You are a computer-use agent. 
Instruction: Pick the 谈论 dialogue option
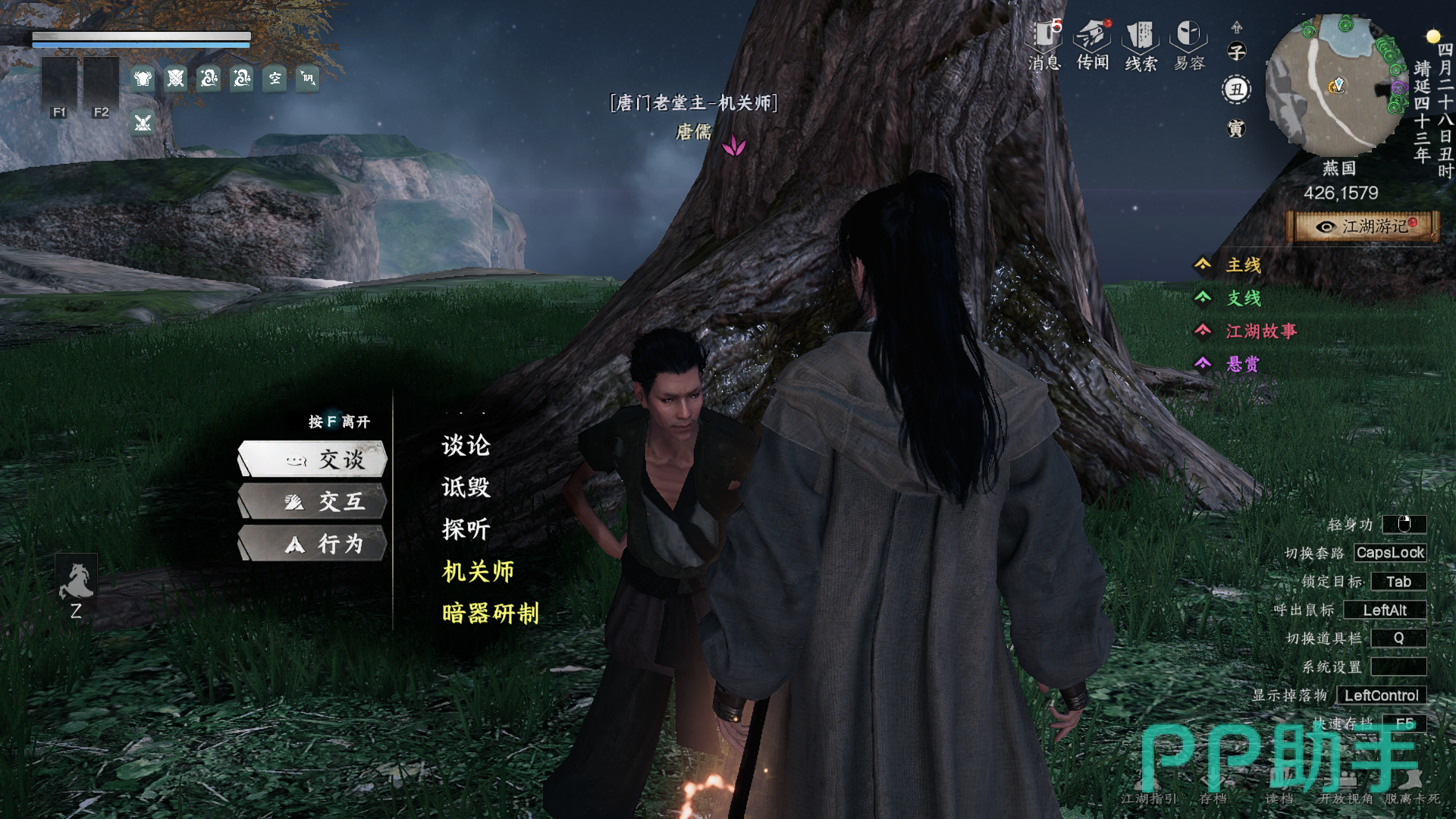click(466, 445)
